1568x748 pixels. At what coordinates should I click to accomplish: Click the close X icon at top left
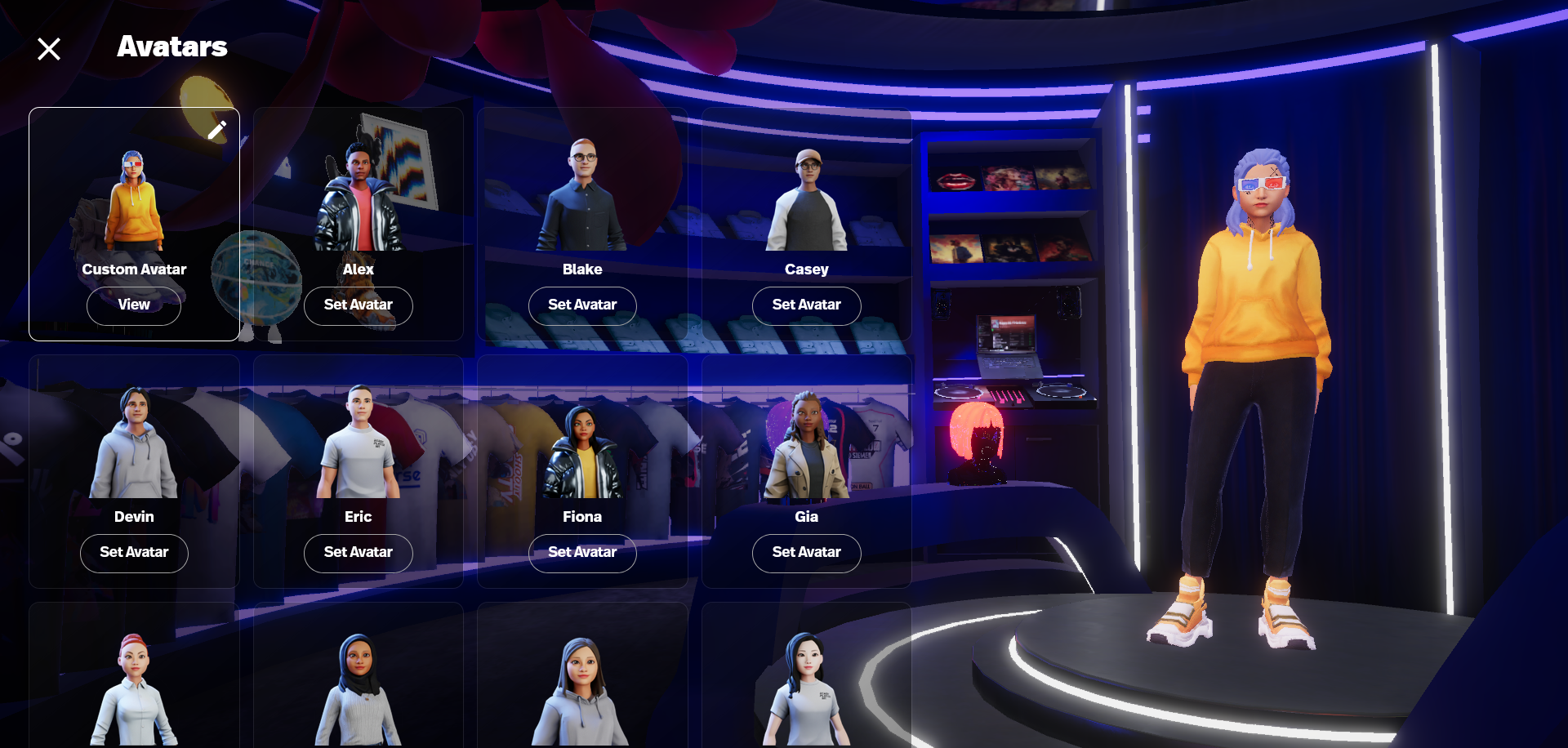pos(49,49)
